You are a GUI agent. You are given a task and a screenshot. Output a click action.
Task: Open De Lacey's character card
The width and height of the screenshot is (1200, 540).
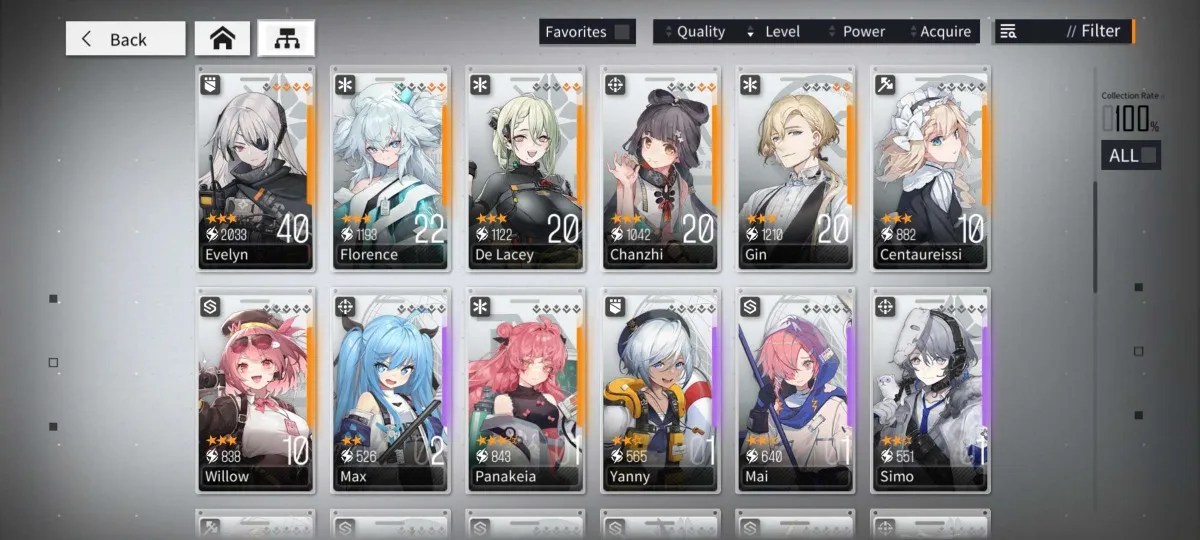pyautogui.click(x=525, y=168)
